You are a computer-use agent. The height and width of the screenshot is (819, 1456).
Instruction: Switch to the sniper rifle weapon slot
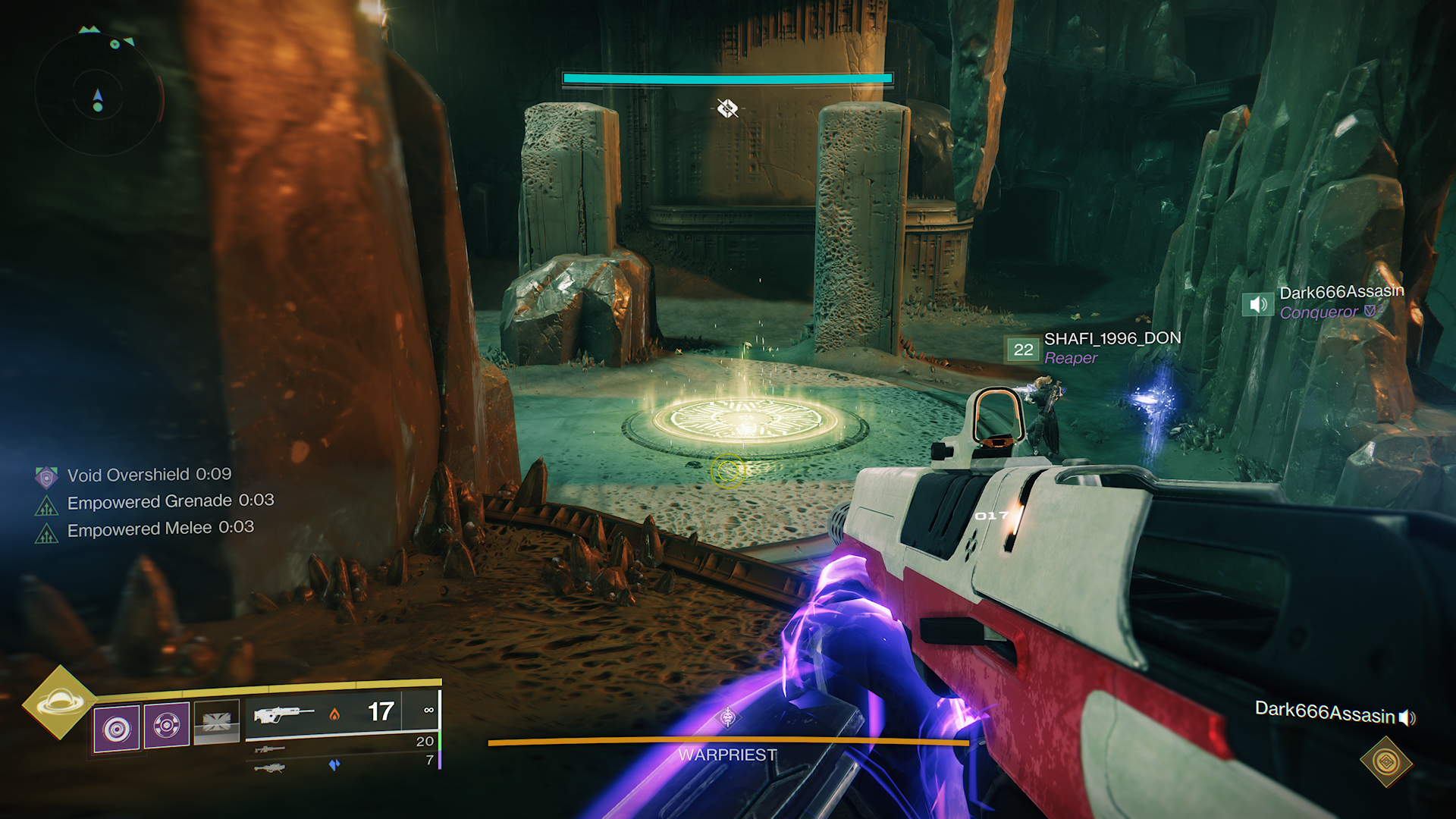pos(270,749)
